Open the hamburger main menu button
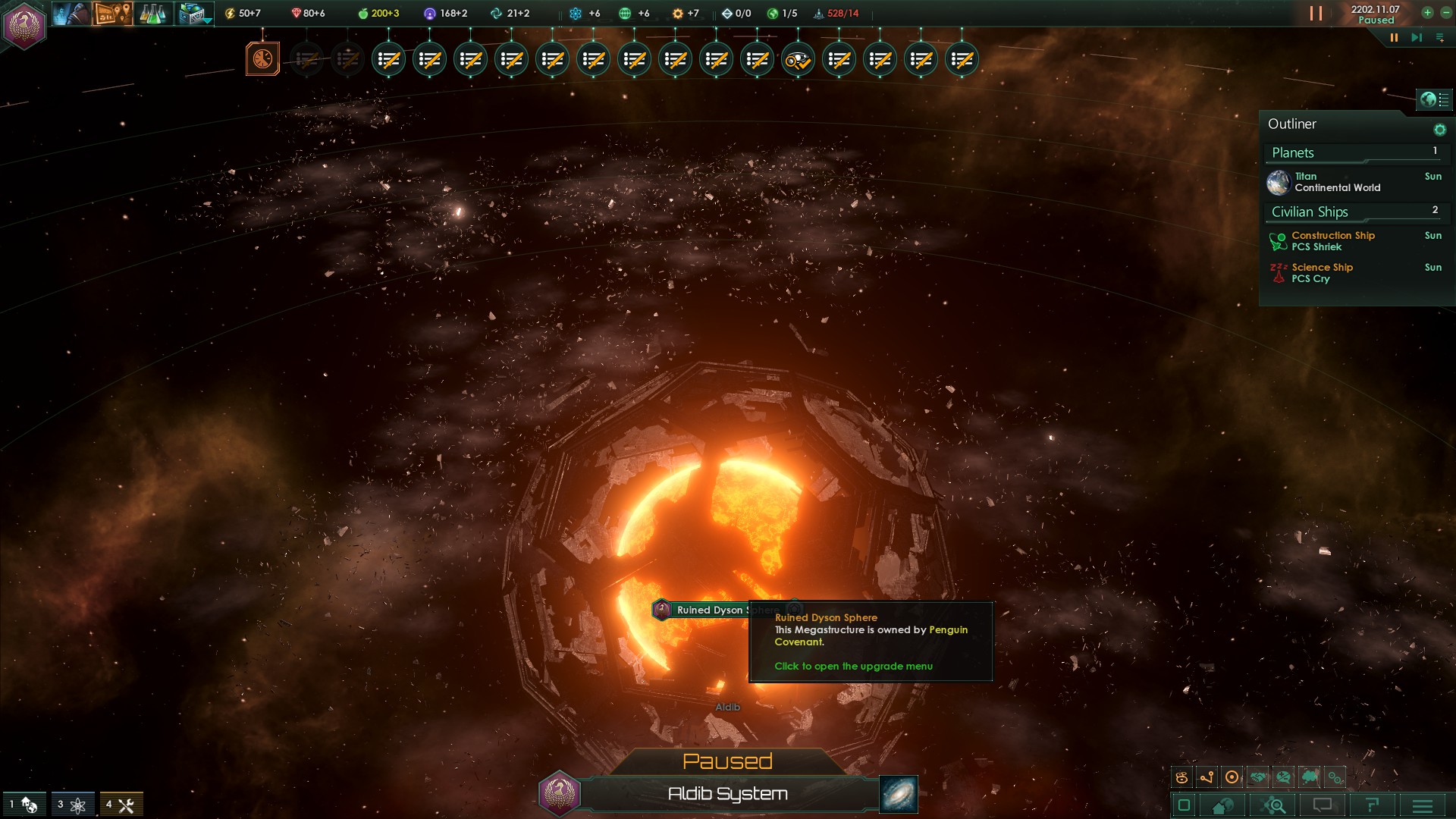 coord(1423,805)
